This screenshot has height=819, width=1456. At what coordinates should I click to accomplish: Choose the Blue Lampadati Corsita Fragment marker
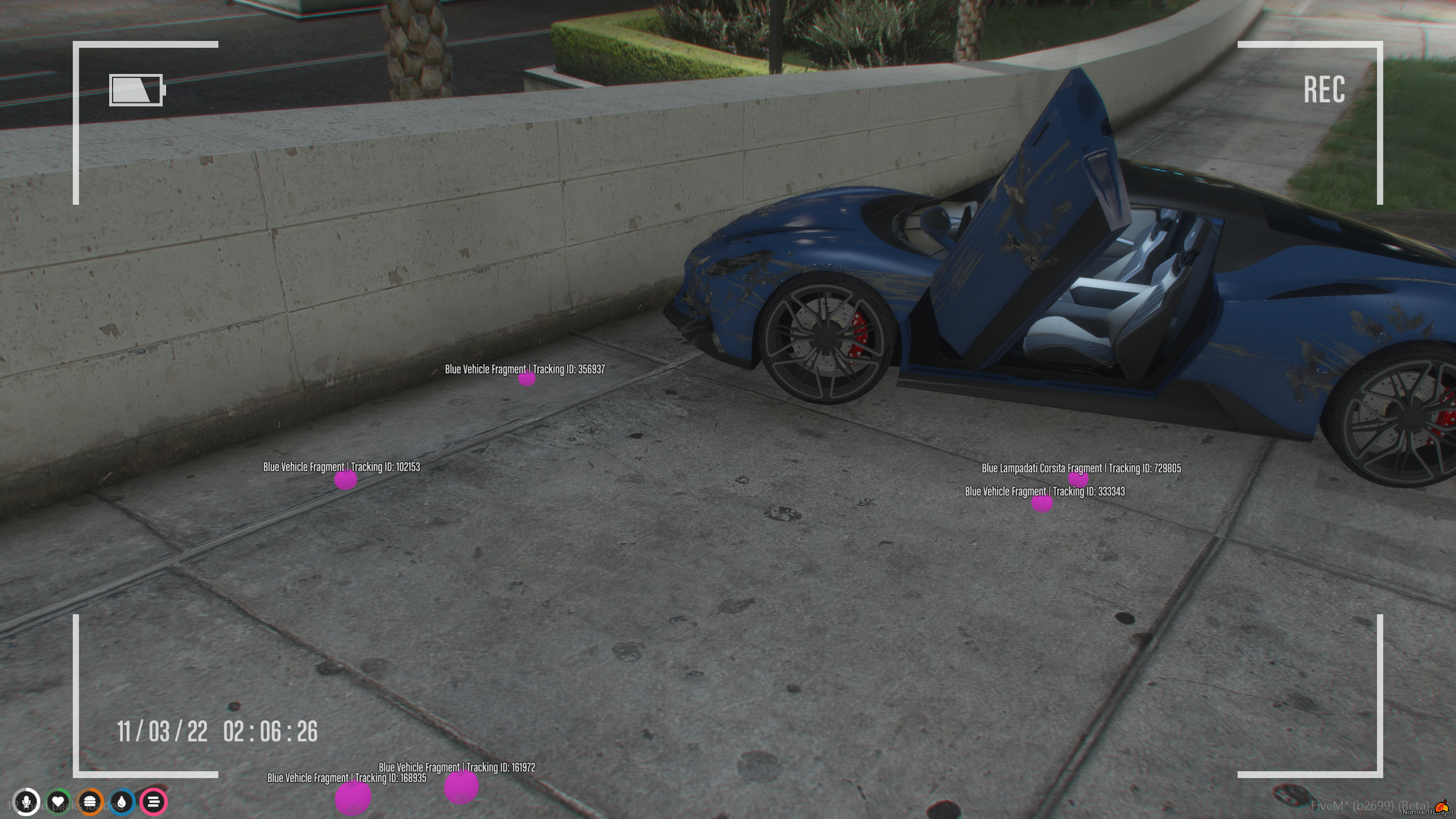1078,479
